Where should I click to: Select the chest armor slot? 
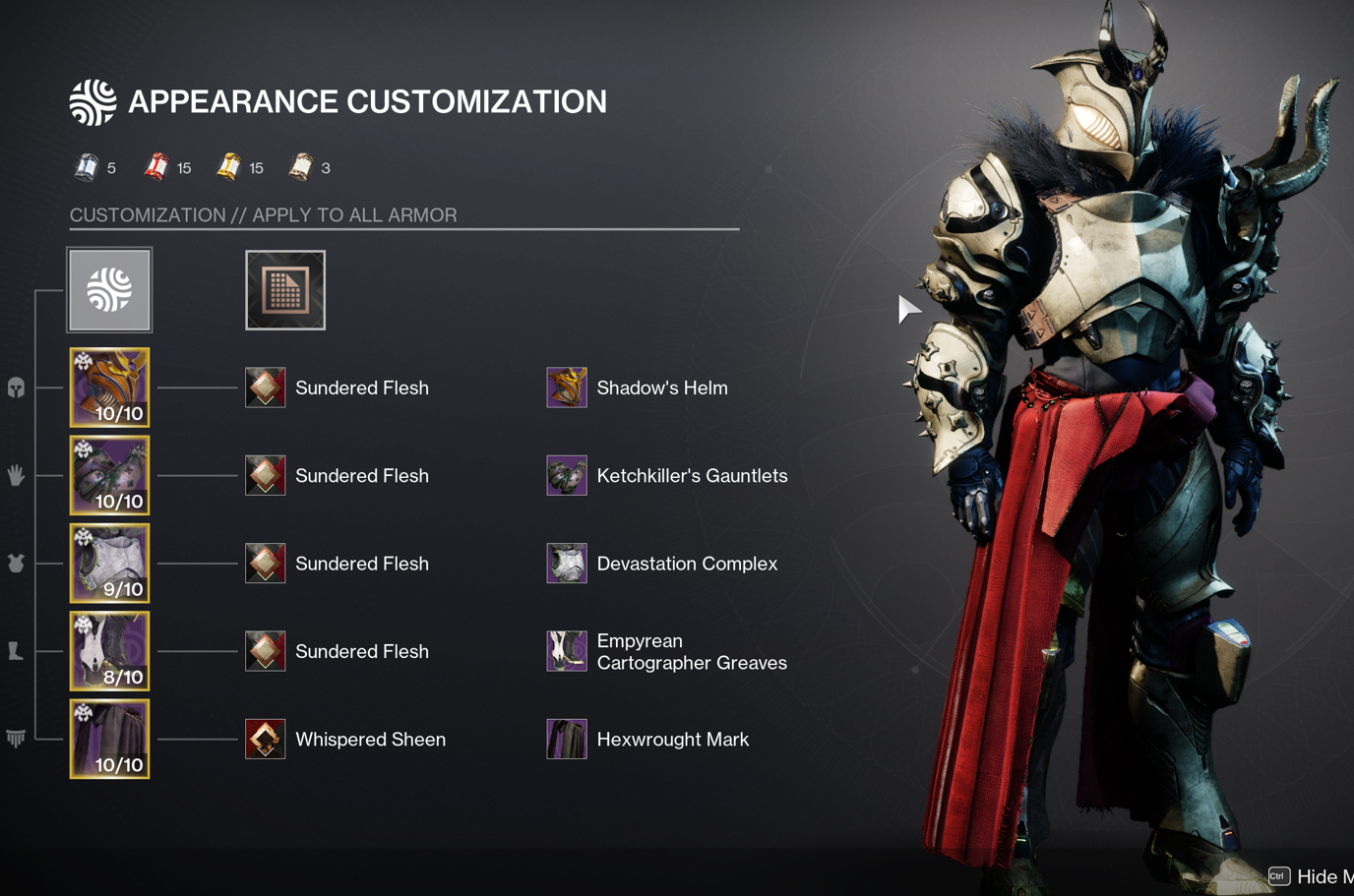(109, 564)
